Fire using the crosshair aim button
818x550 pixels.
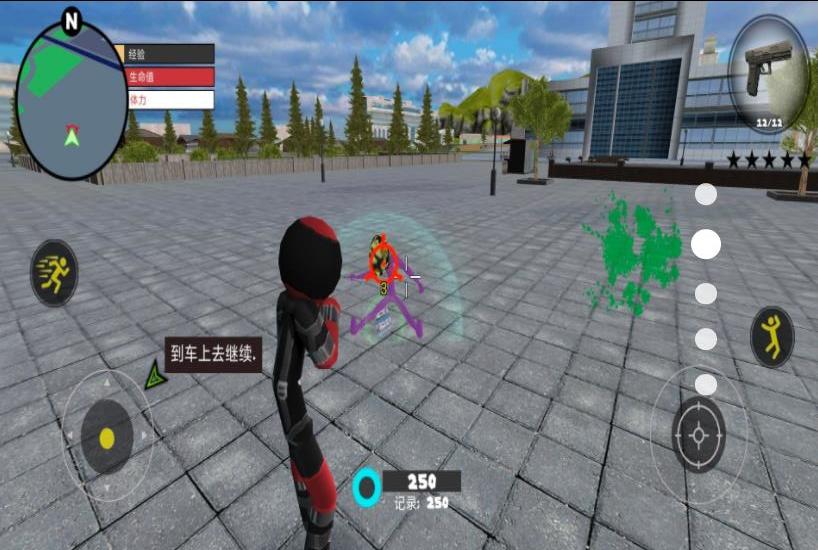699,435
